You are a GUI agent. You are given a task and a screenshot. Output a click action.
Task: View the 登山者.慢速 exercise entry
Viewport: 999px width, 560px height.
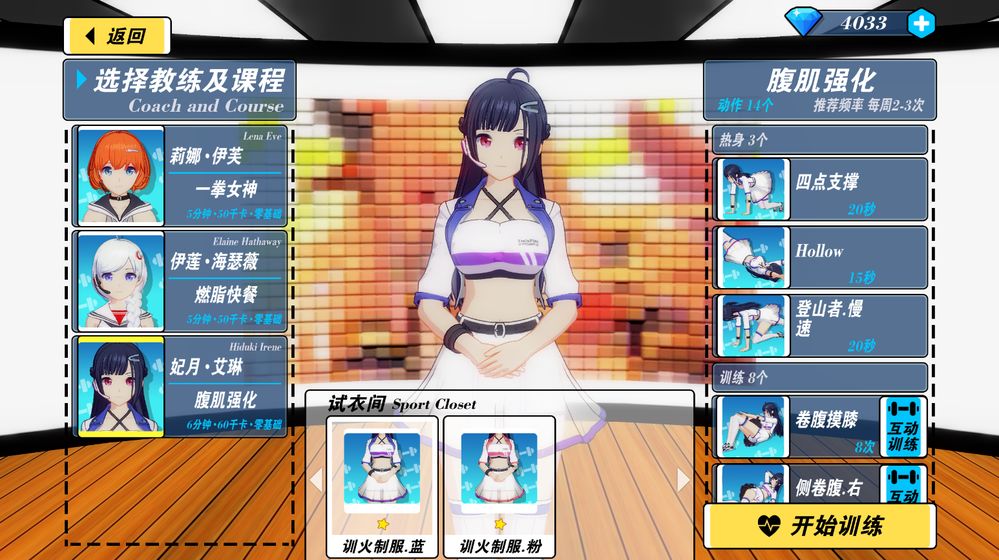click(x=822, y=326)
